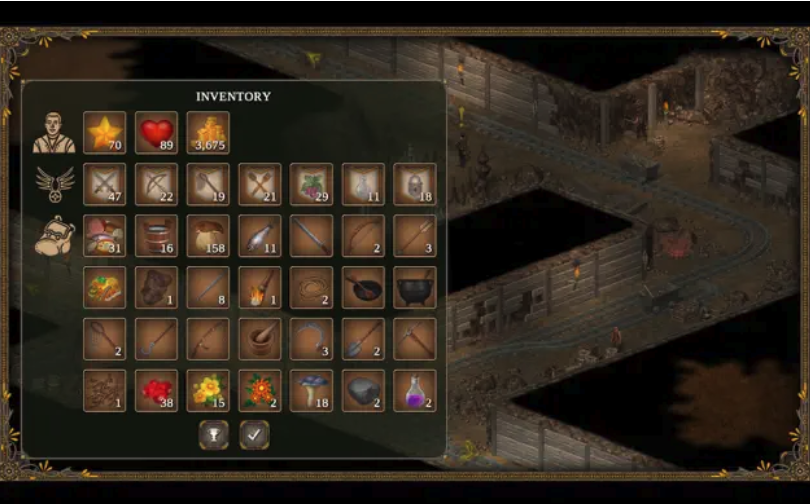Select the burning torch item
This screenshot has width=810, height=504.
pos(259,287)
